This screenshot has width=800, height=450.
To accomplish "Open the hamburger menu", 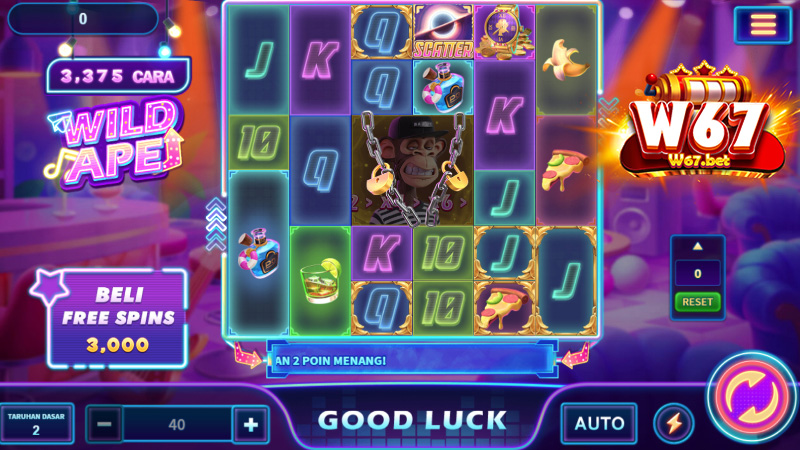I will point(763,24).
